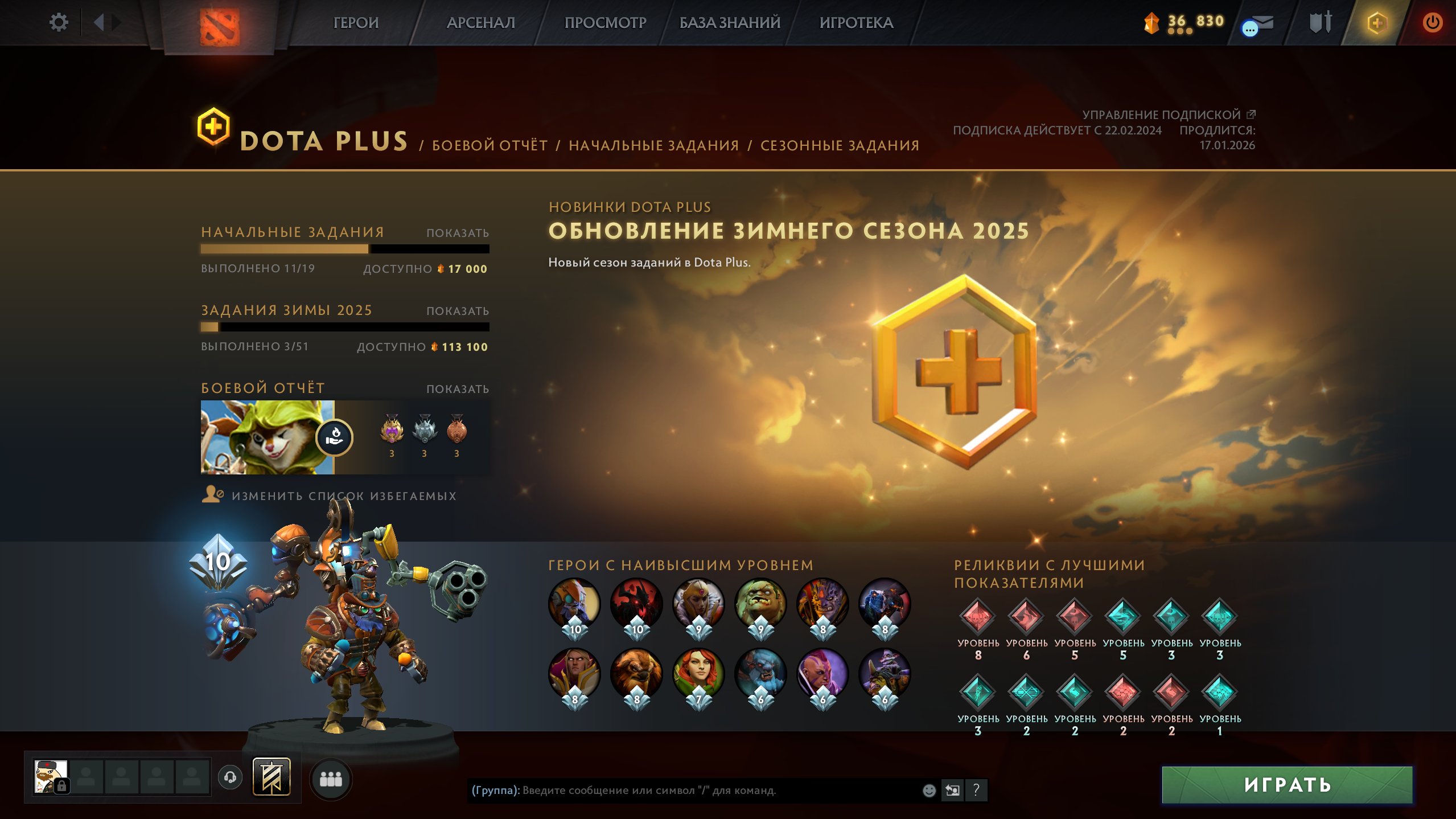Open the settings gear icon
Screen dimensions: 1456x819
59,22
